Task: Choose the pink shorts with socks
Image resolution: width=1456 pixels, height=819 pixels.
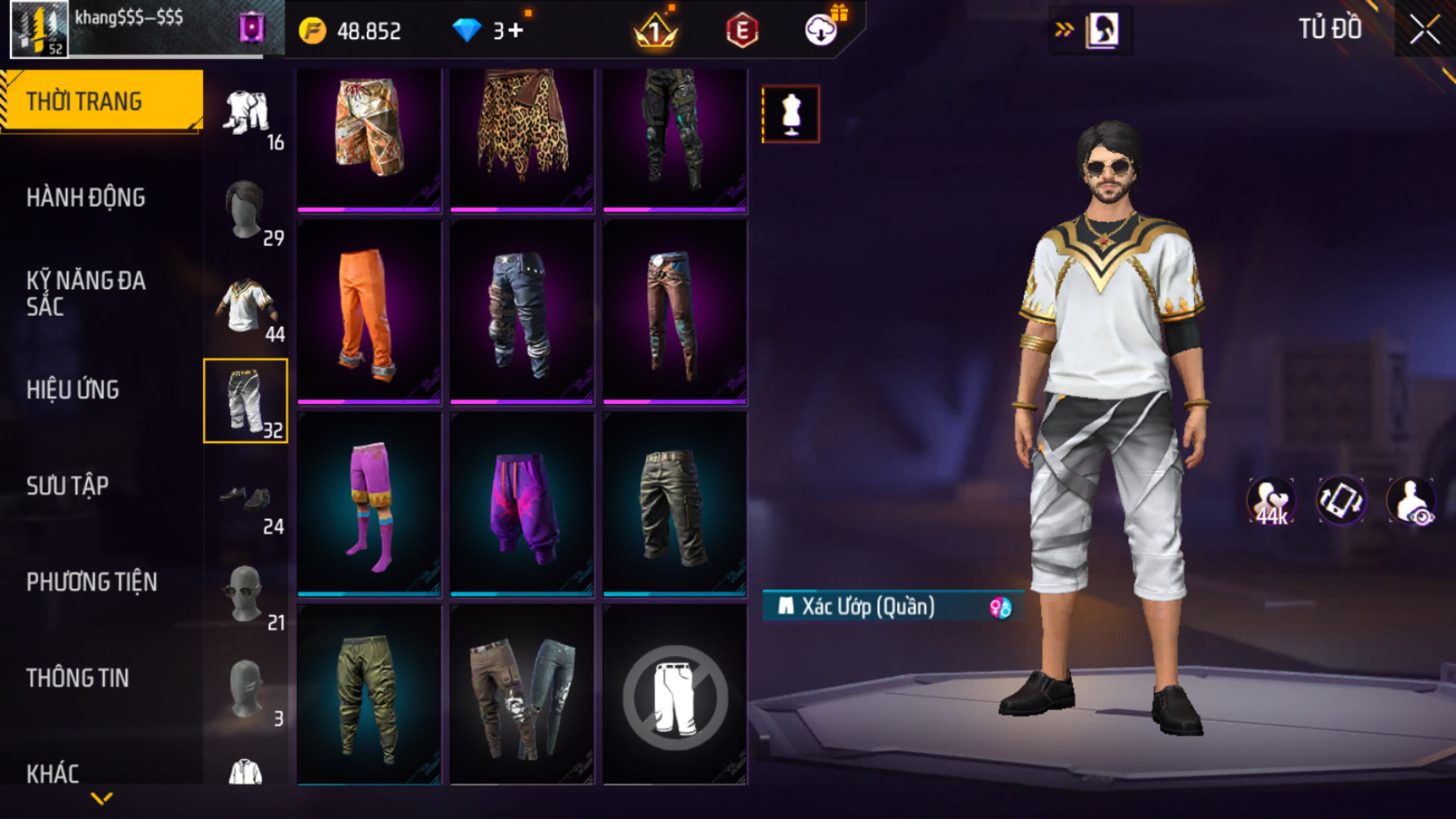Action: click(368, 504)
